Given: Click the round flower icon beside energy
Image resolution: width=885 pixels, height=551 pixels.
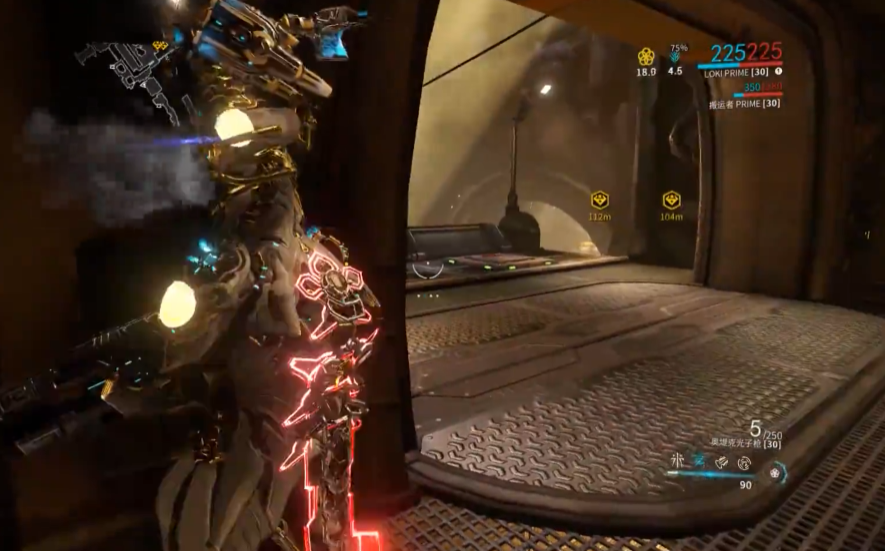Looking at the screenshot, I should coord(775,472).
